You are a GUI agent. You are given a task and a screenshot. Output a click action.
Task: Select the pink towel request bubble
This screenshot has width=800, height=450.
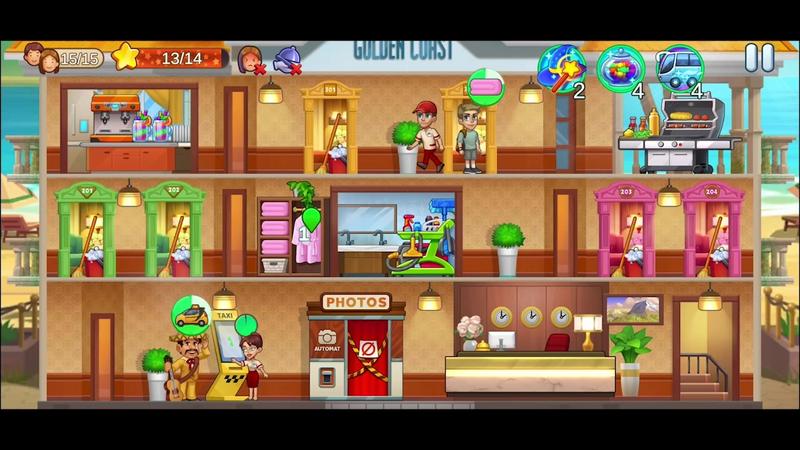[x=486, y=86]
